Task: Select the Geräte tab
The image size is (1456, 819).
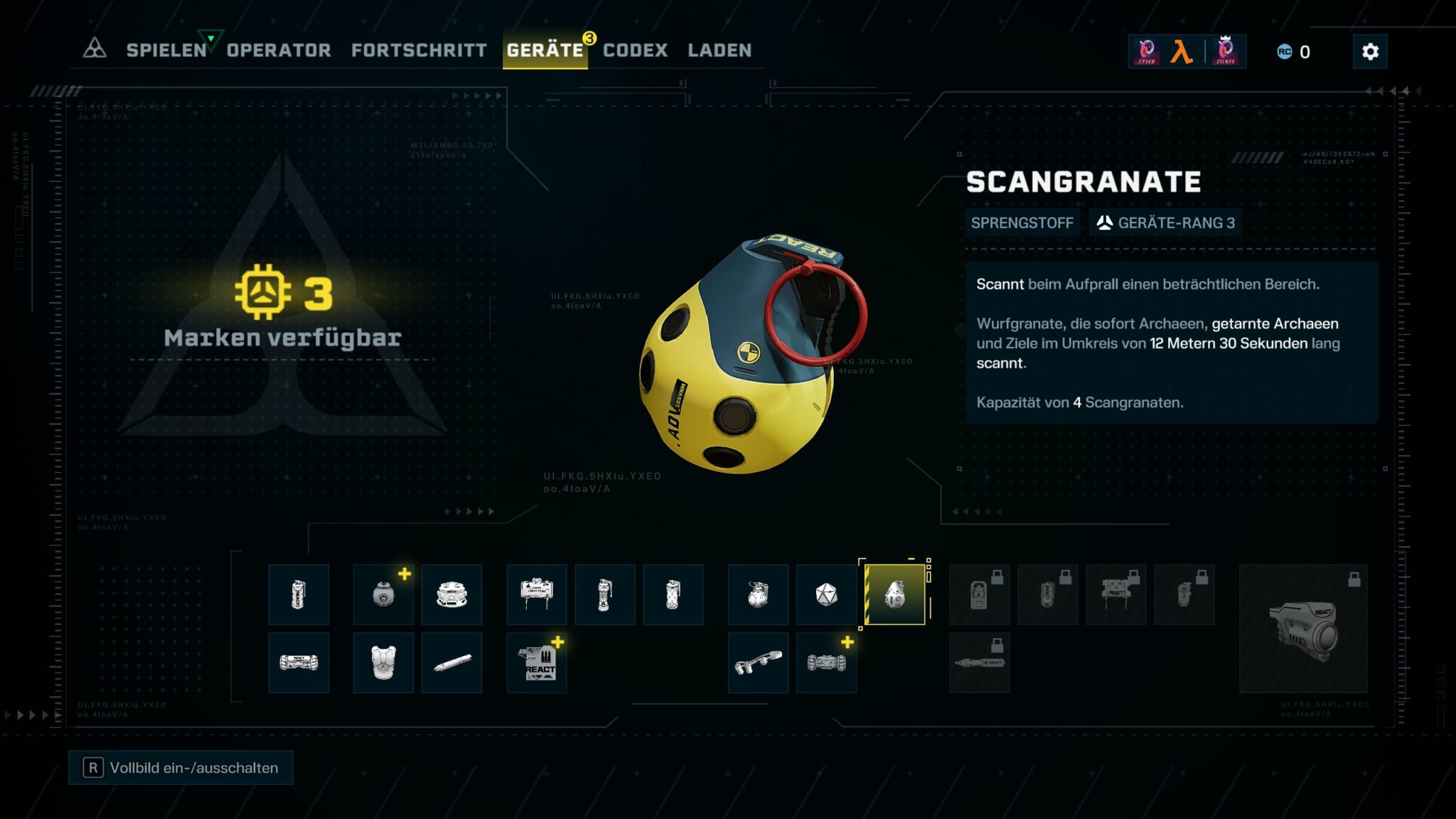Action: (x=545, y=50)
